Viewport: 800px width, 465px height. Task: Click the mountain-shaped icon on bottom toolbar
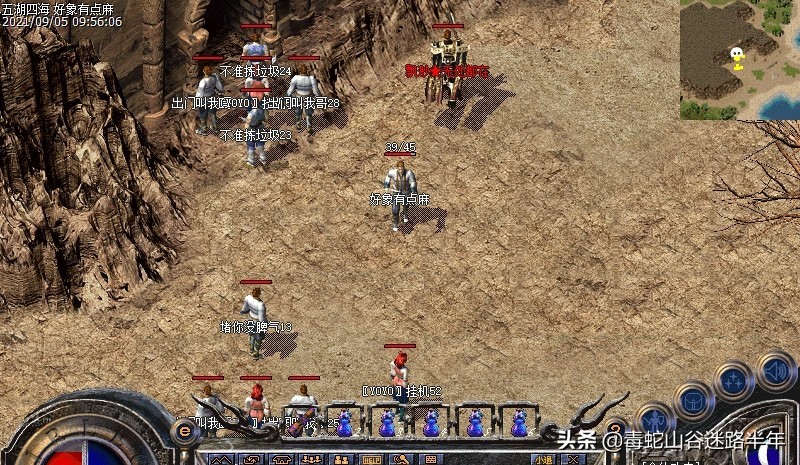coord(220,460)
